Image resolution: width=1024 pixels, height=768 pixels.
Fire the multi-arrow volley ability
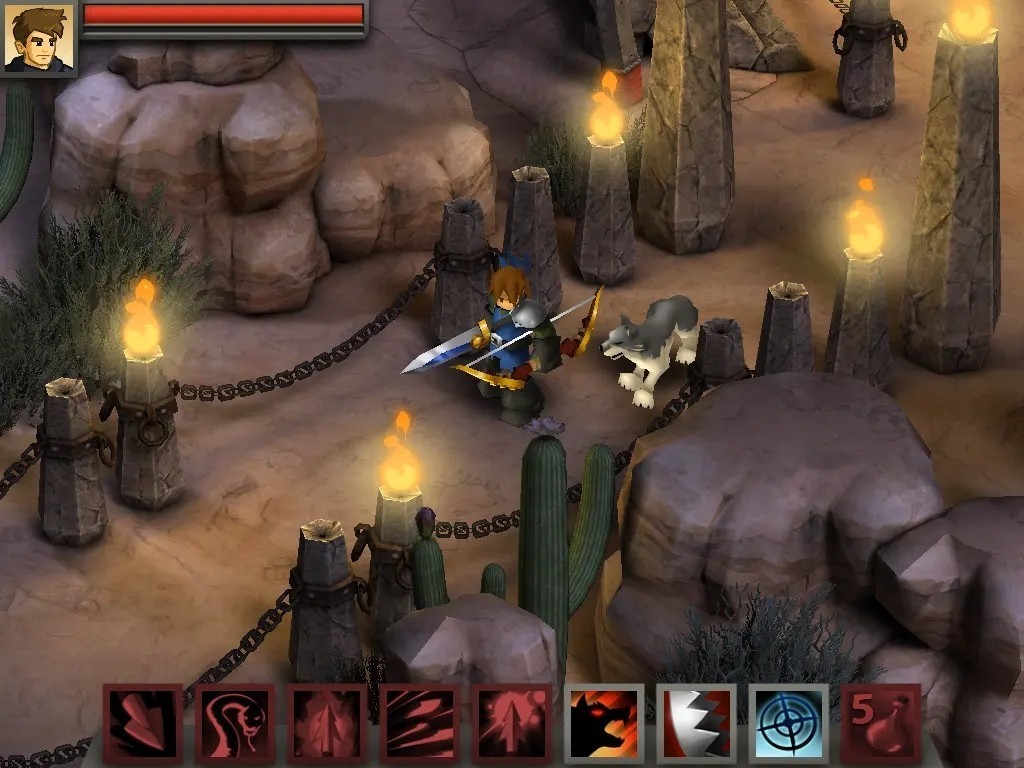419,723
